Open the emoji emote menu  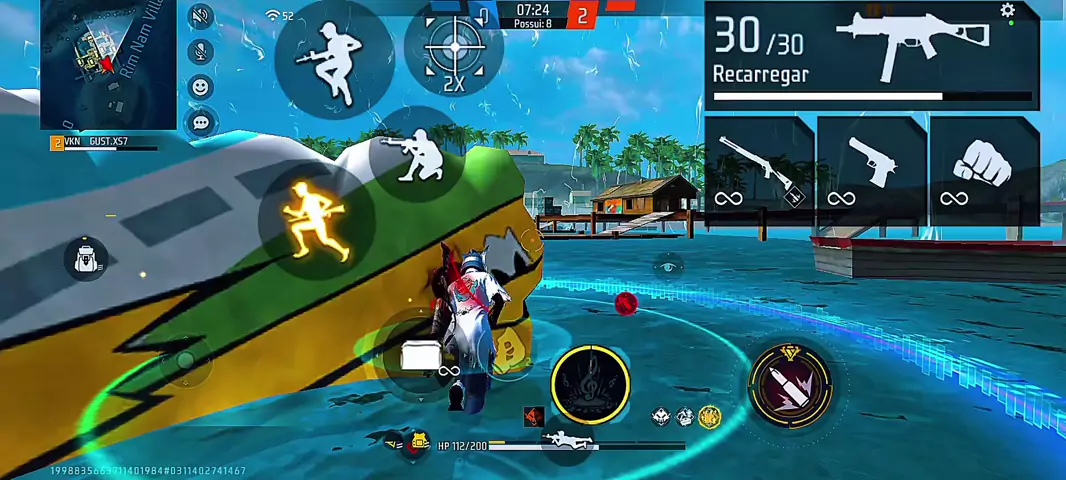click(x=201, y=87)
